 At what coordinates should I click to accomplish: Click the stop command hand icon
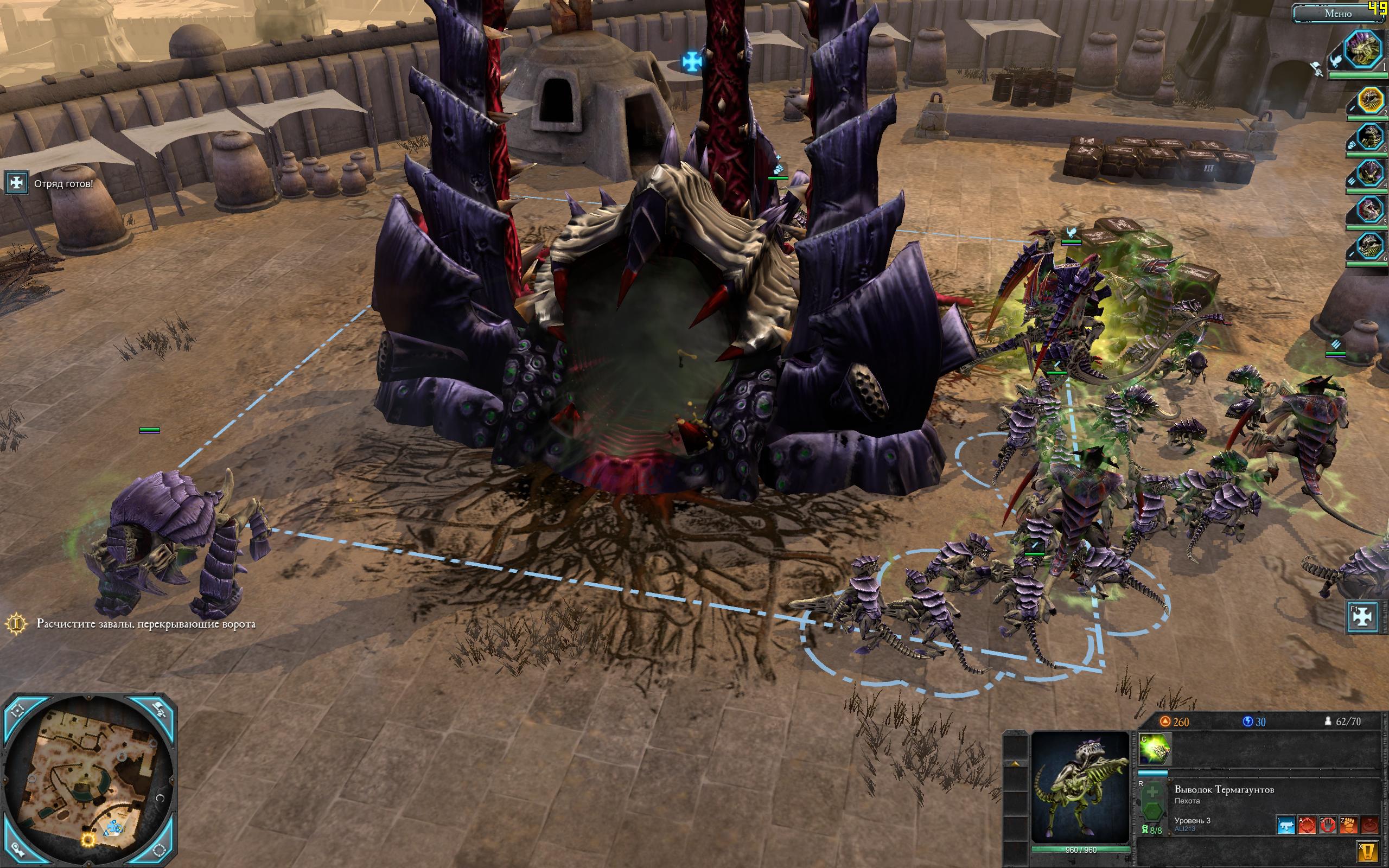click(x=1327, y=825)
